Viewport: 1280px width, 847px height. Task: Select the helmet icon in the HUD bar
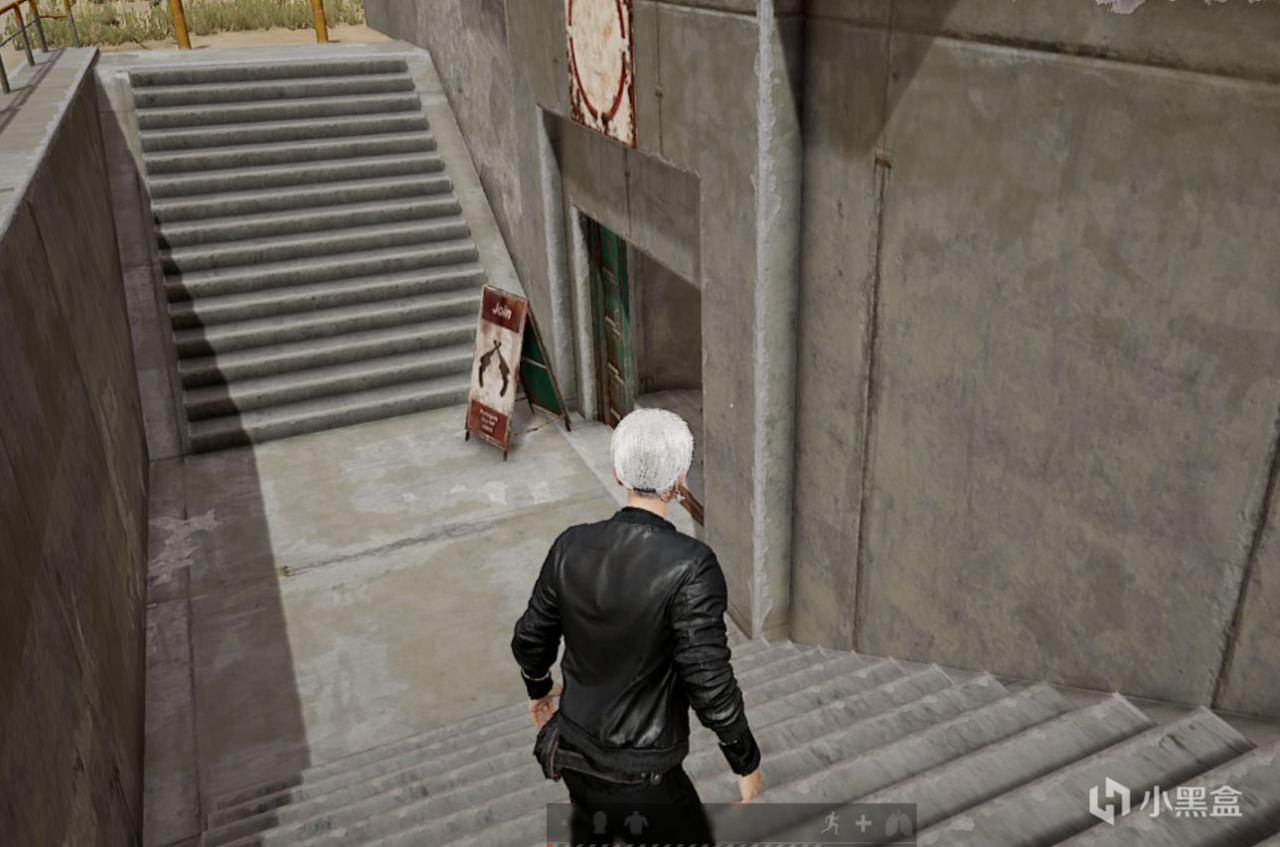tap(598, 822)
